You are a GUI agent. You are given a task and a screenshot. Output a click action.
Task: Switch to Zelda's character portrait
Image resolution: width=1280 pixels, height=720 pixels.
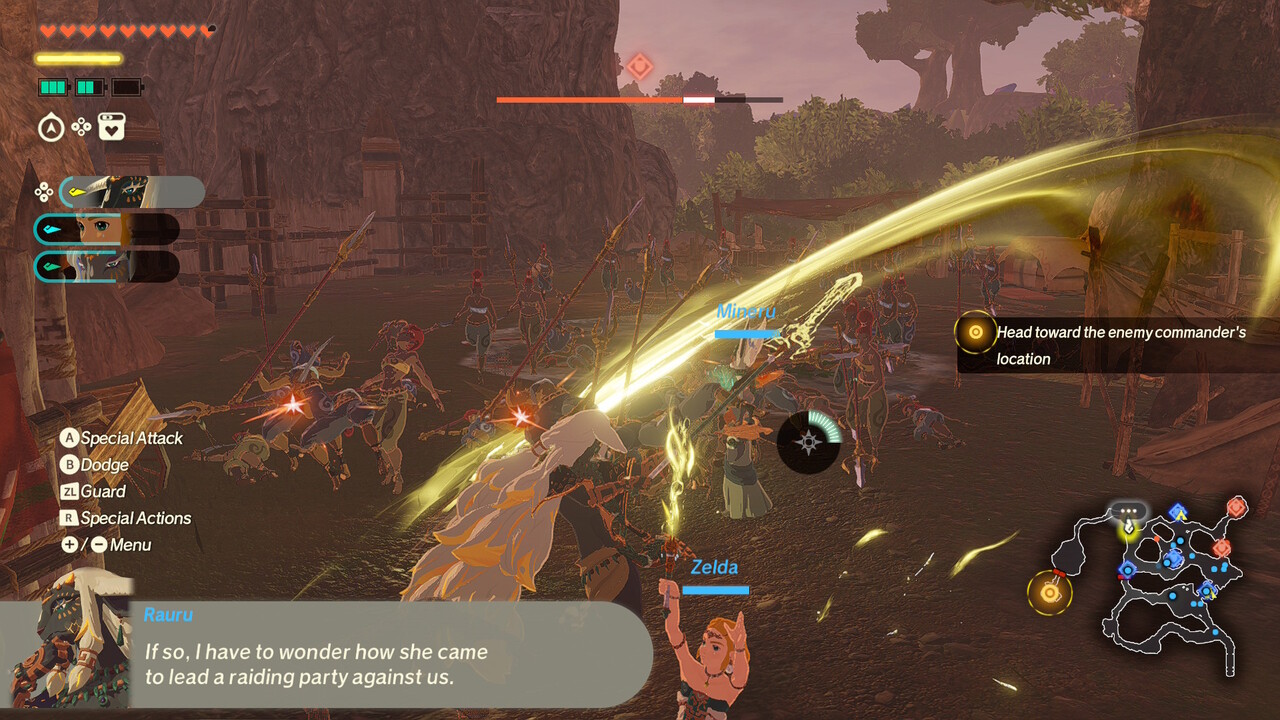[106, 229]
